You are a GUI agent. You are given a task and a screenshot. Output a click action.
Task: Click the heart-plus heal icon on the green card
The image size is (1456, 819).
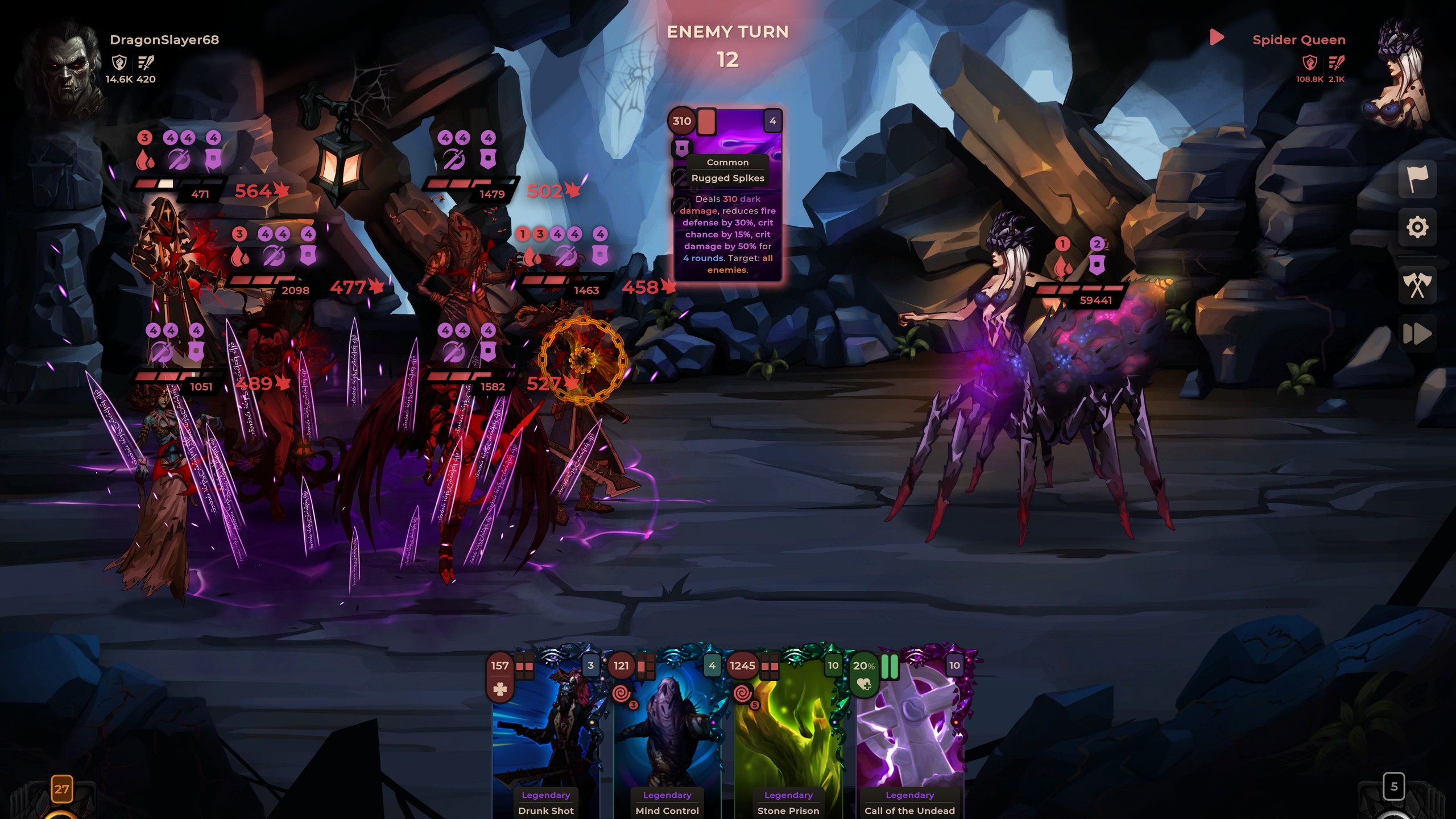click(x=863, y=684)
